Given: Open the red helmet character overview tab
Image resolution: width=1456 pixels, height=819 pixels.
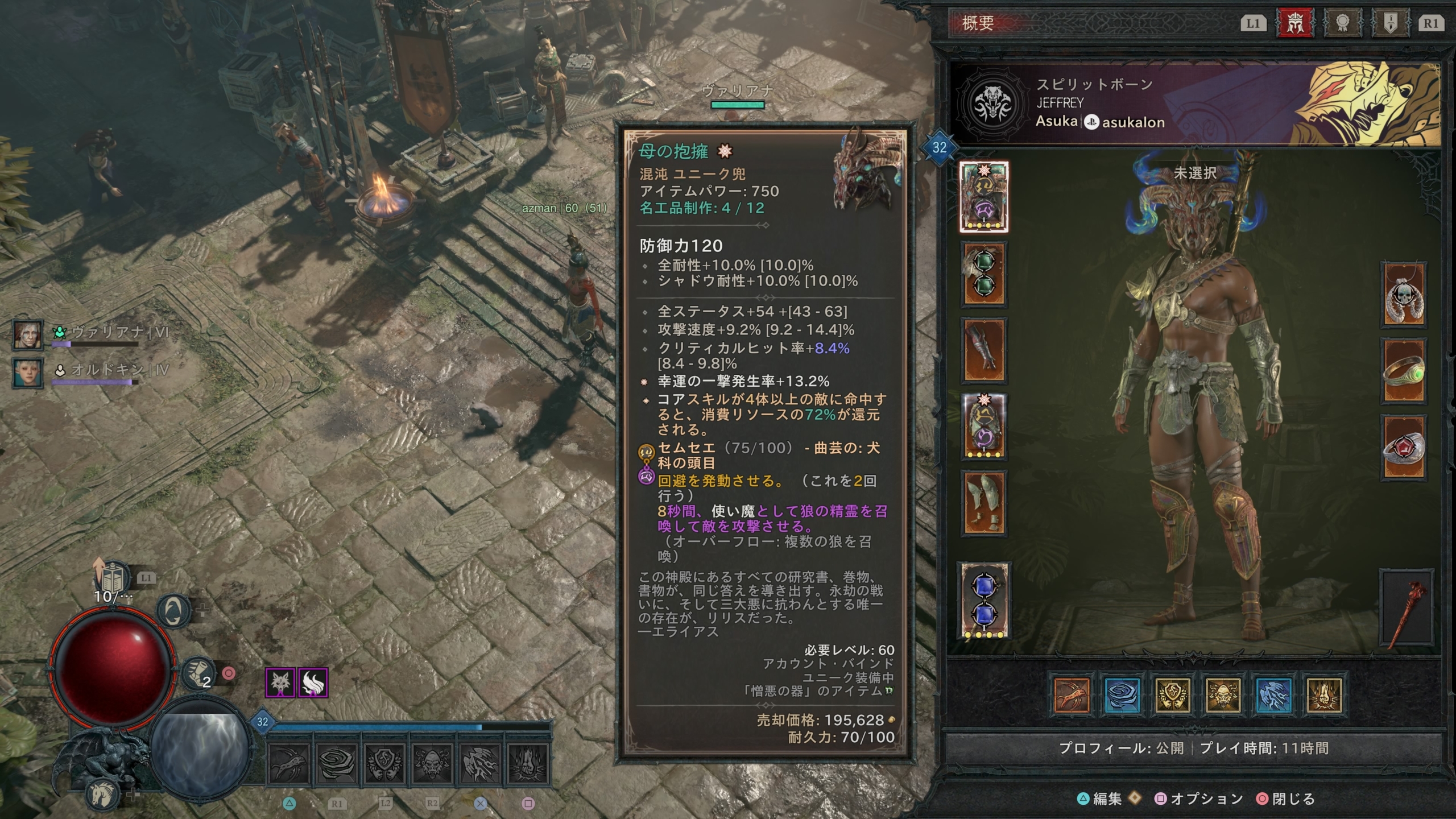Looking at the screenshot, I should (1295, 23).
